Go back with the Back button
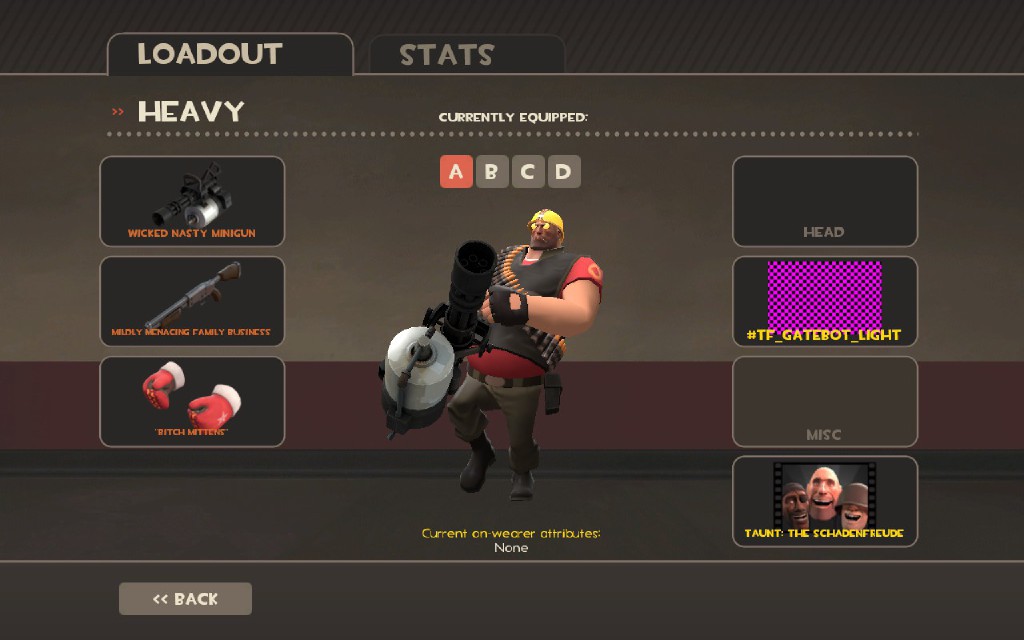 click(185, 599)
